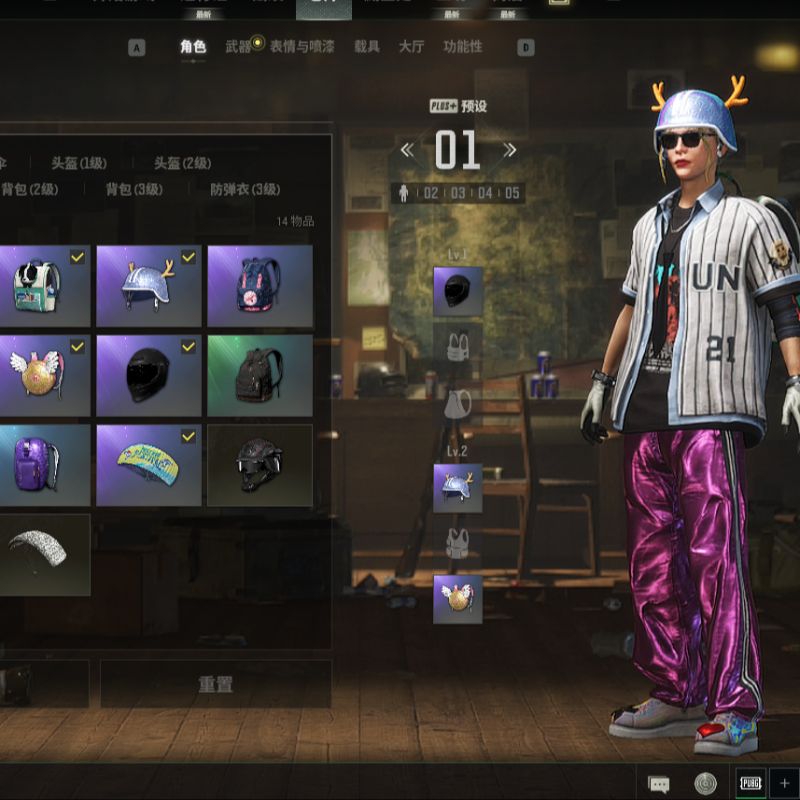Switch to the 武器 tab
The height and width of the screenshot is (800, 800).
pos(238,47)
